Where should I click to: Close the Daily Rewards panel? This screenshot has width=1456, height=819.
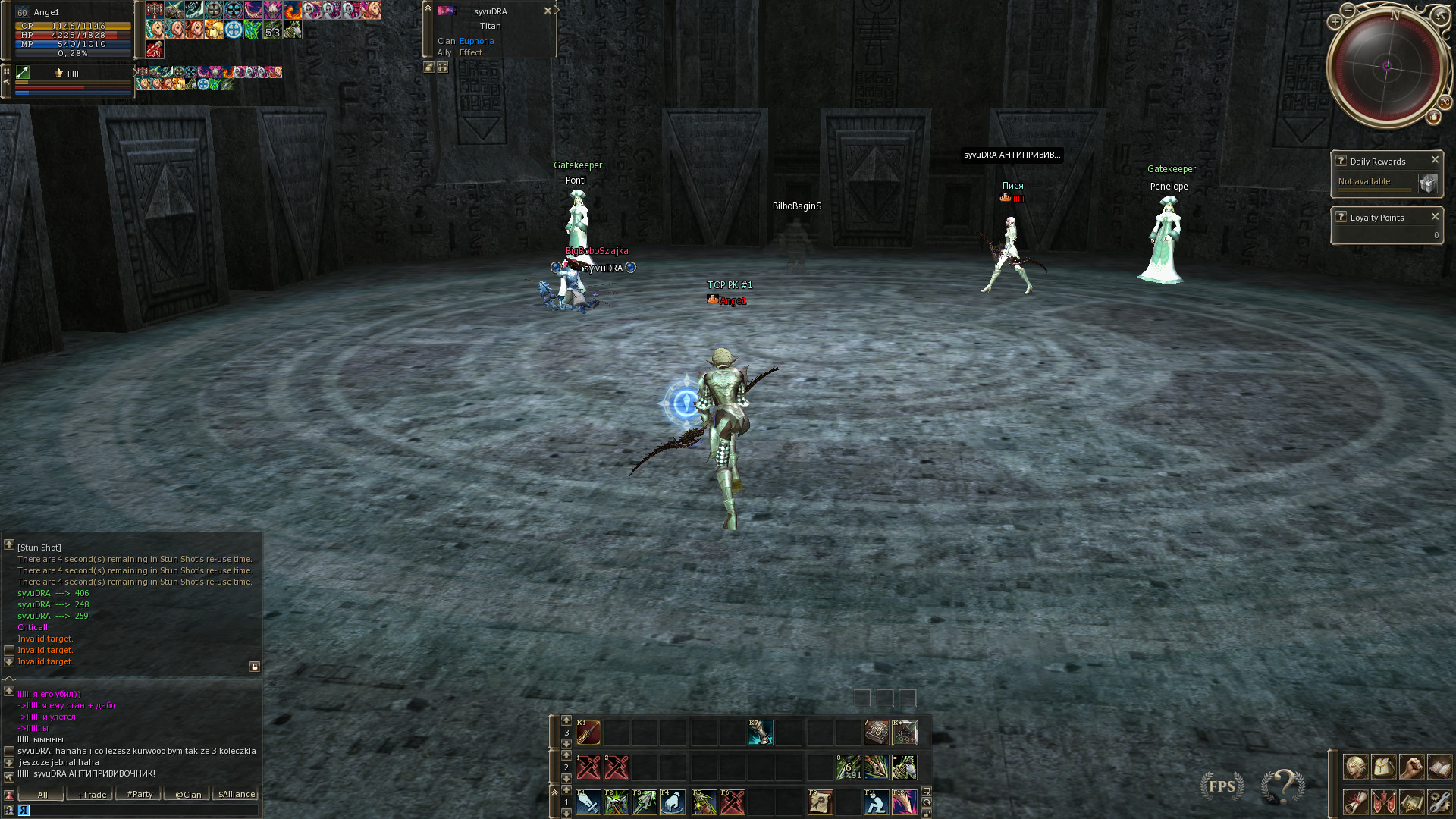tap(1435, 160)
